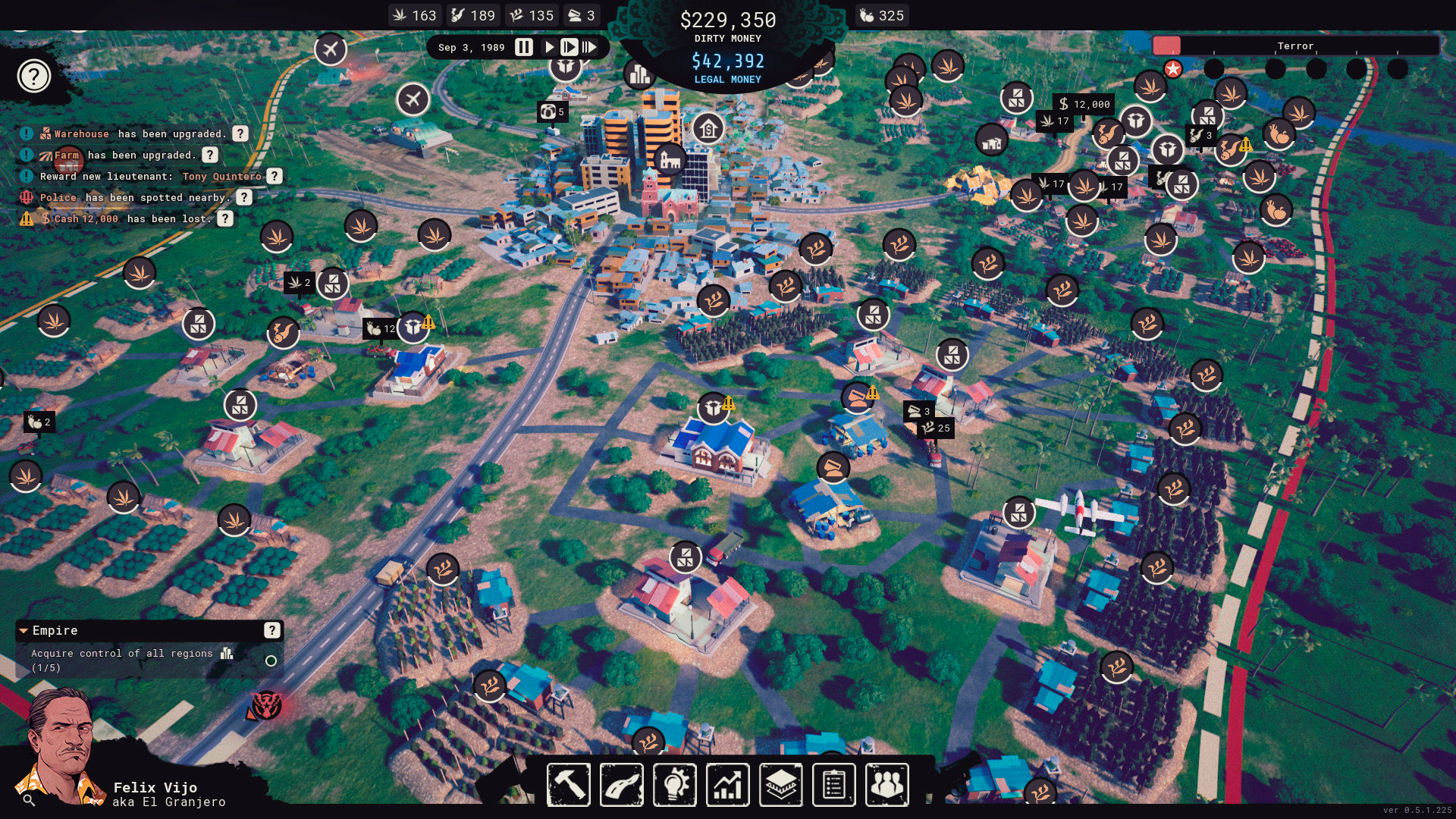Viewport: 1456px width, 819px height.
Task: Open the large help question mark button
Action: point(34,76)
